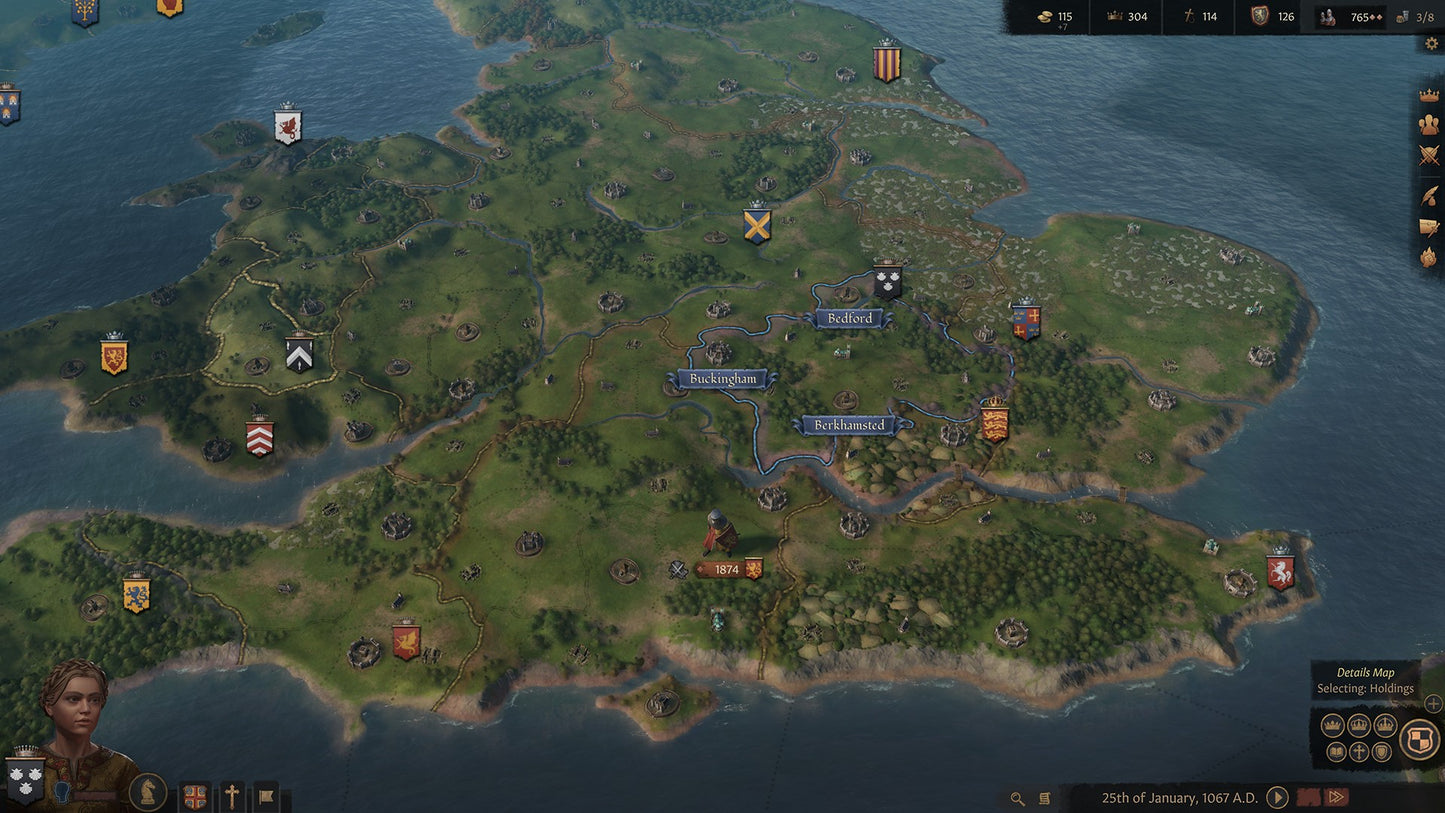Open the Decisions scroll panel
Screen dimensions: 1445x813
pos(1428,228)
